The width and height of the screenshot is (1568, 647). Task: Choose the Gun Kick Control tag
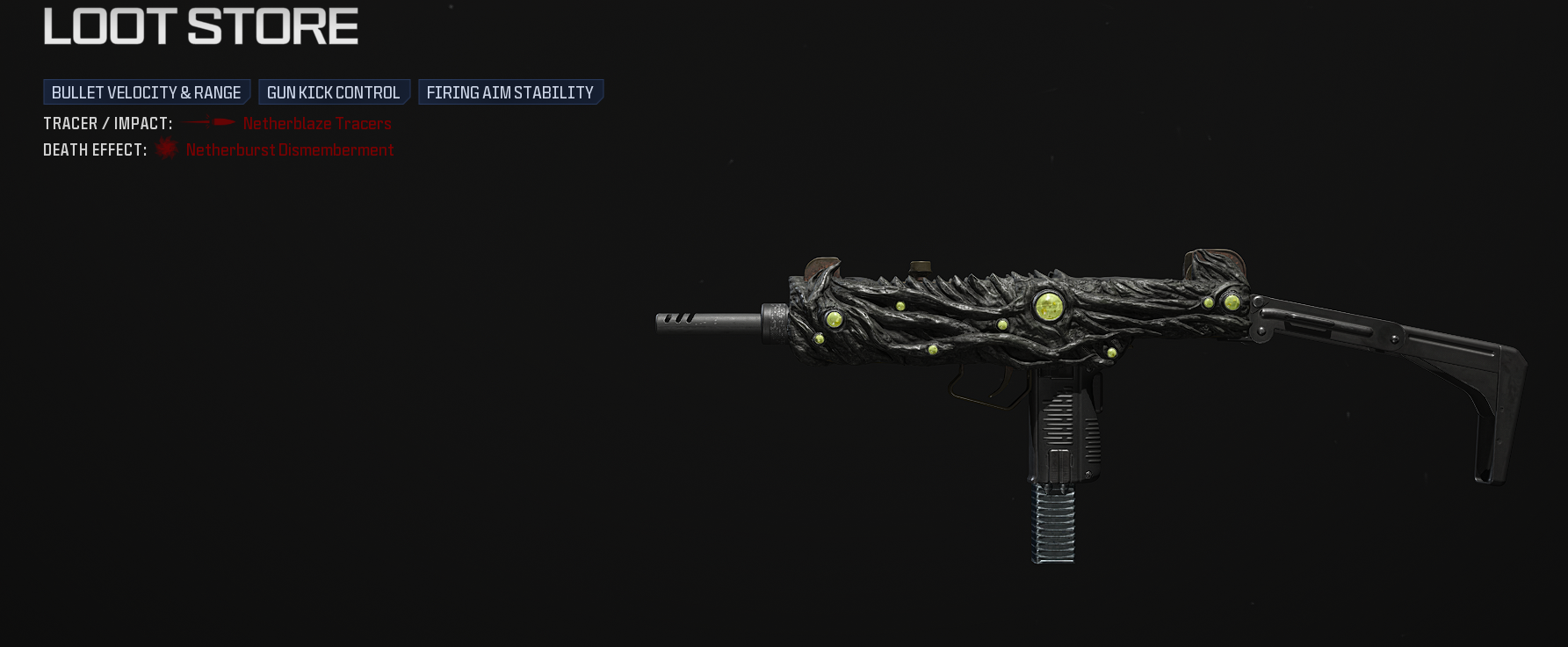(334, 92)
